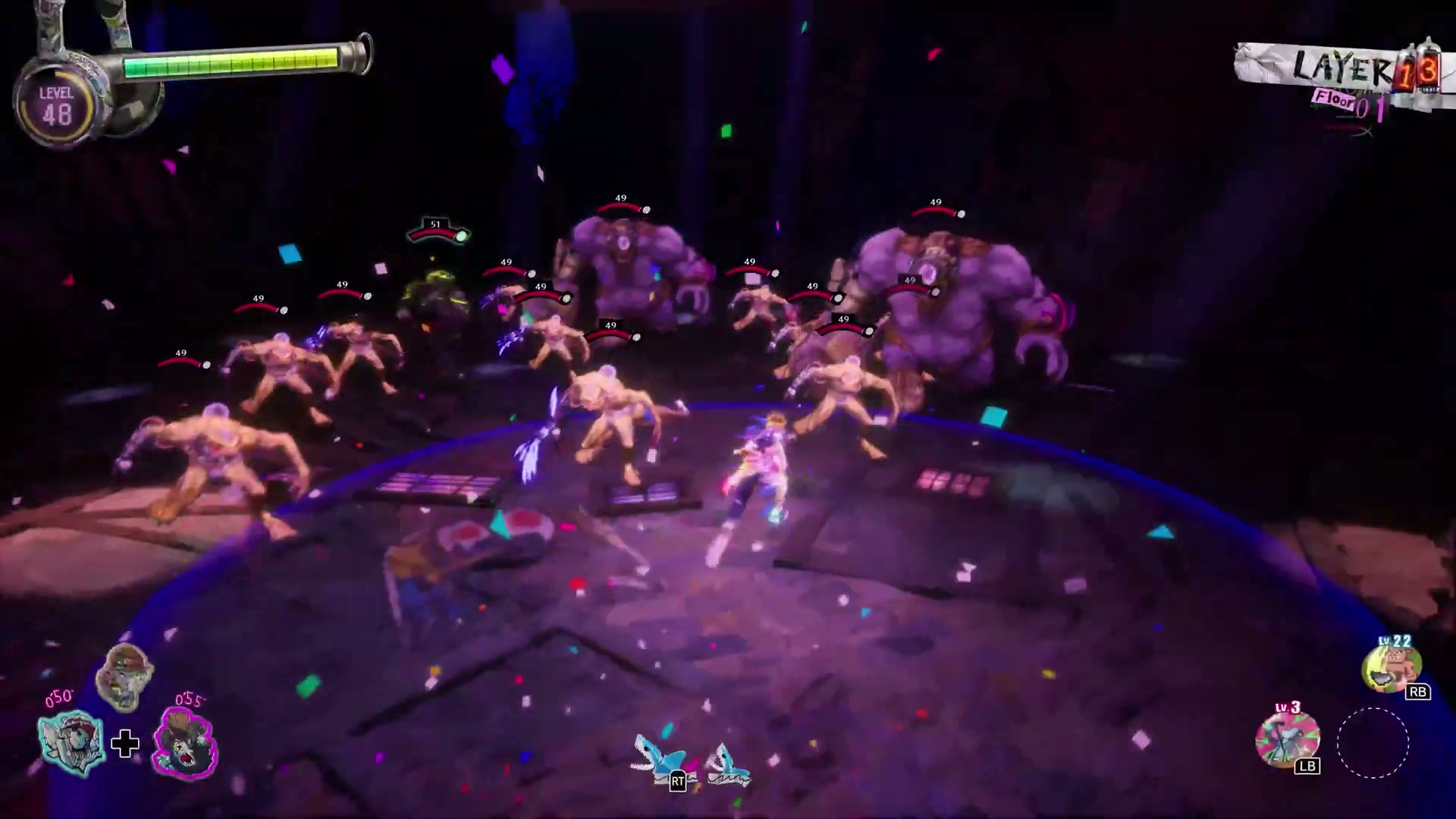1456x819 pixels.
Task: Use the Lv. 3 pink skill badge
Action: point(1287,739)
